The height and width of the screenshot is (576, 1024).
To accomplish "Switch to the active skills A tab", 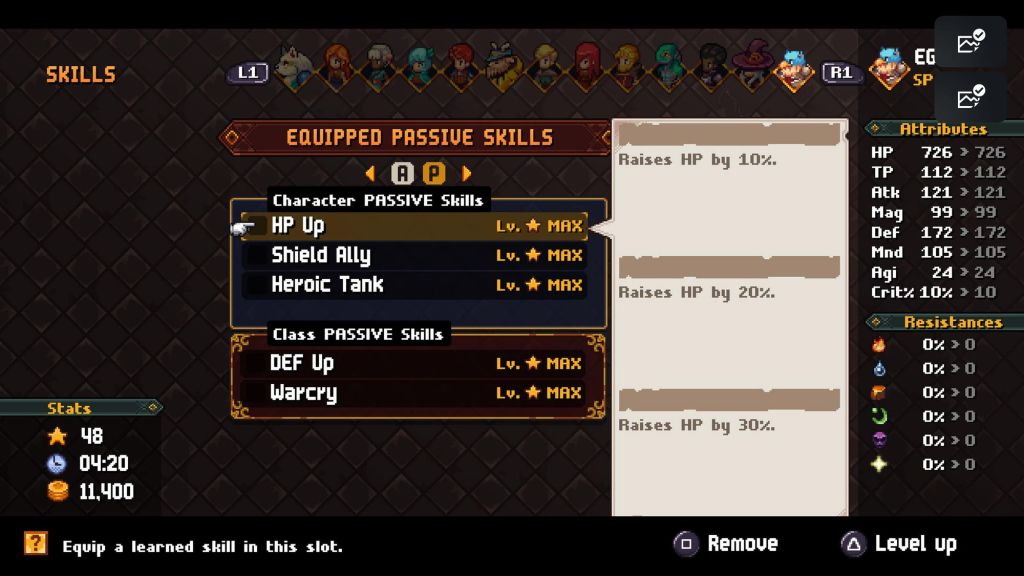I will (x=402, y=173).
